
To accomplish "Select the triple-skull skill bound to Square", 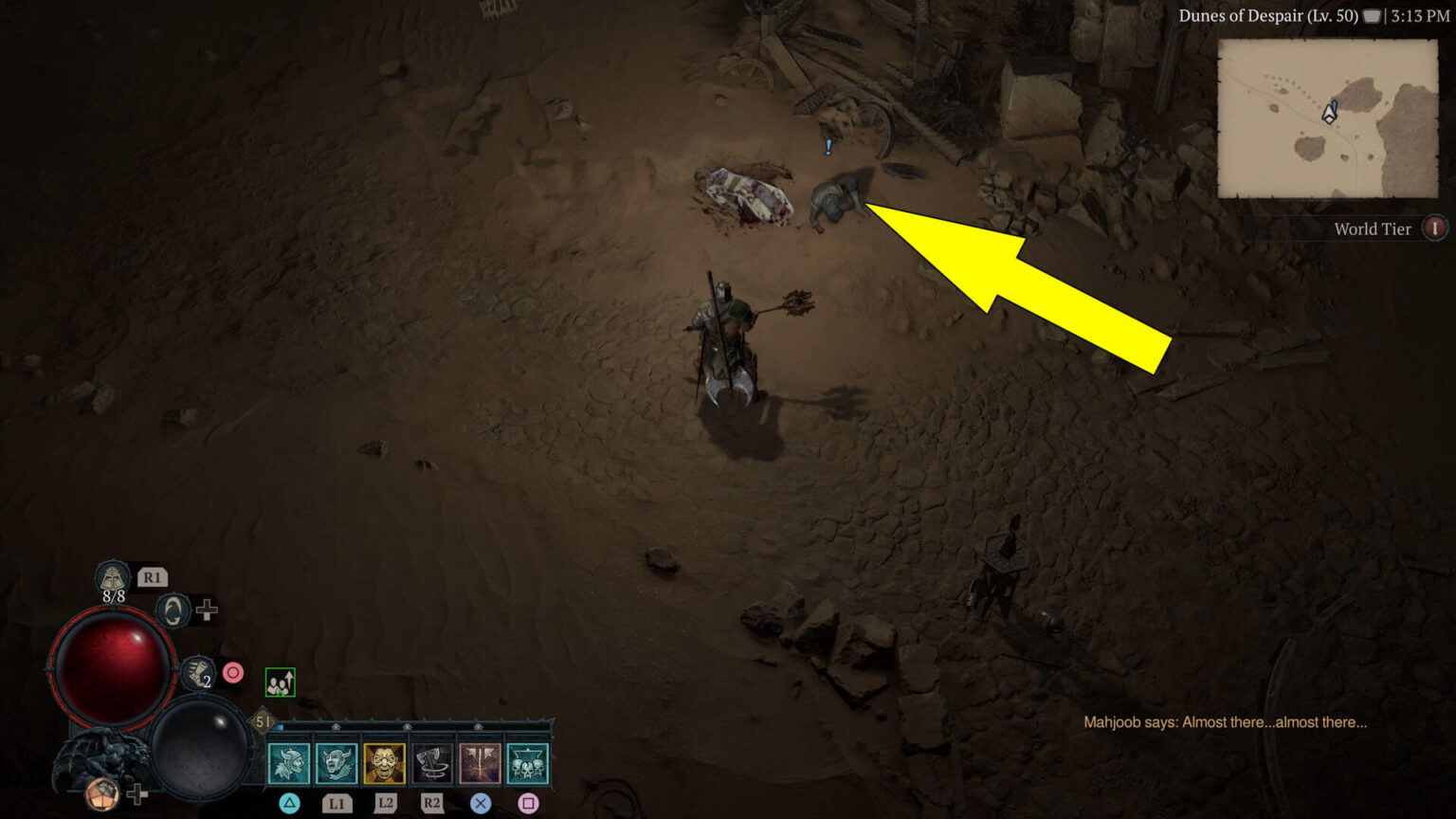I will pyautogui.click(x=527, y=762).
